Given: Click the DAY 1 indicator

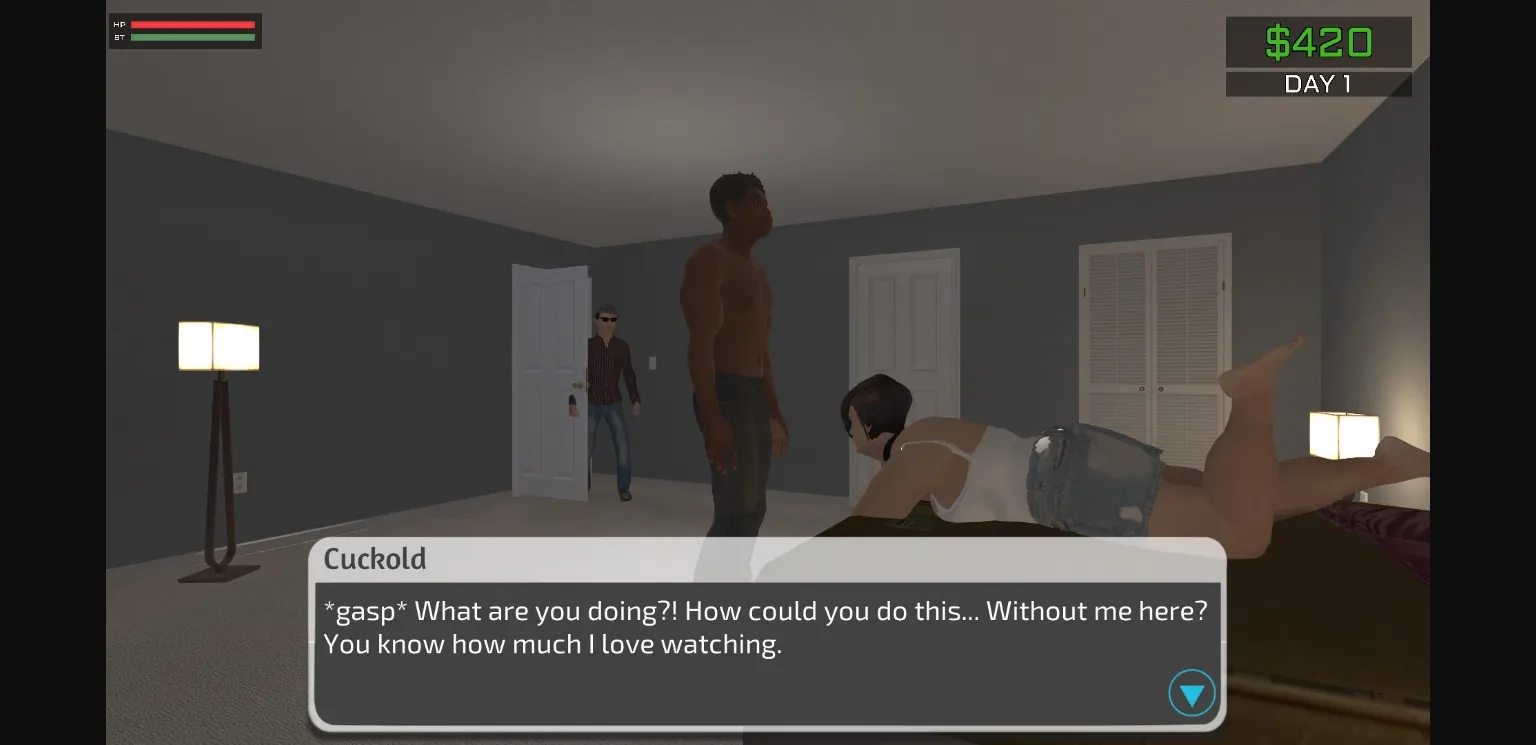Looking at the screenshot, I should point(1318,84).
